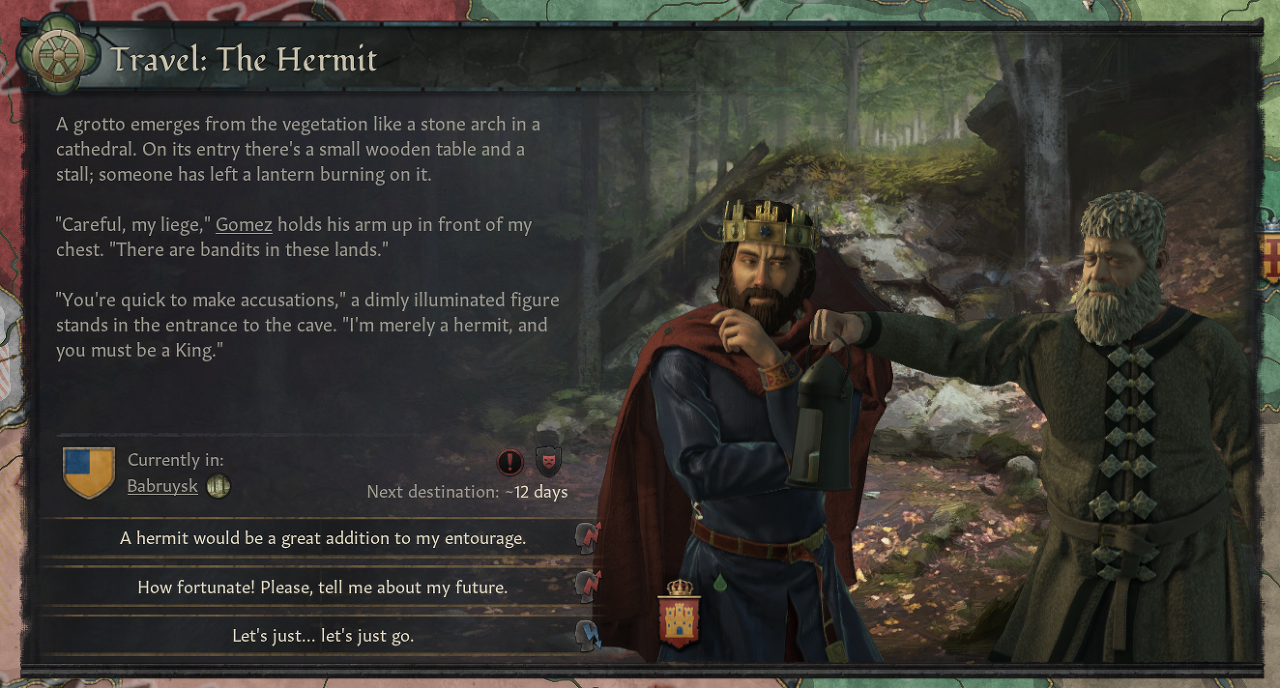Ask the hermit to tell my future
This screenshot has width=1280, height=688.
[x=322, y=587]
